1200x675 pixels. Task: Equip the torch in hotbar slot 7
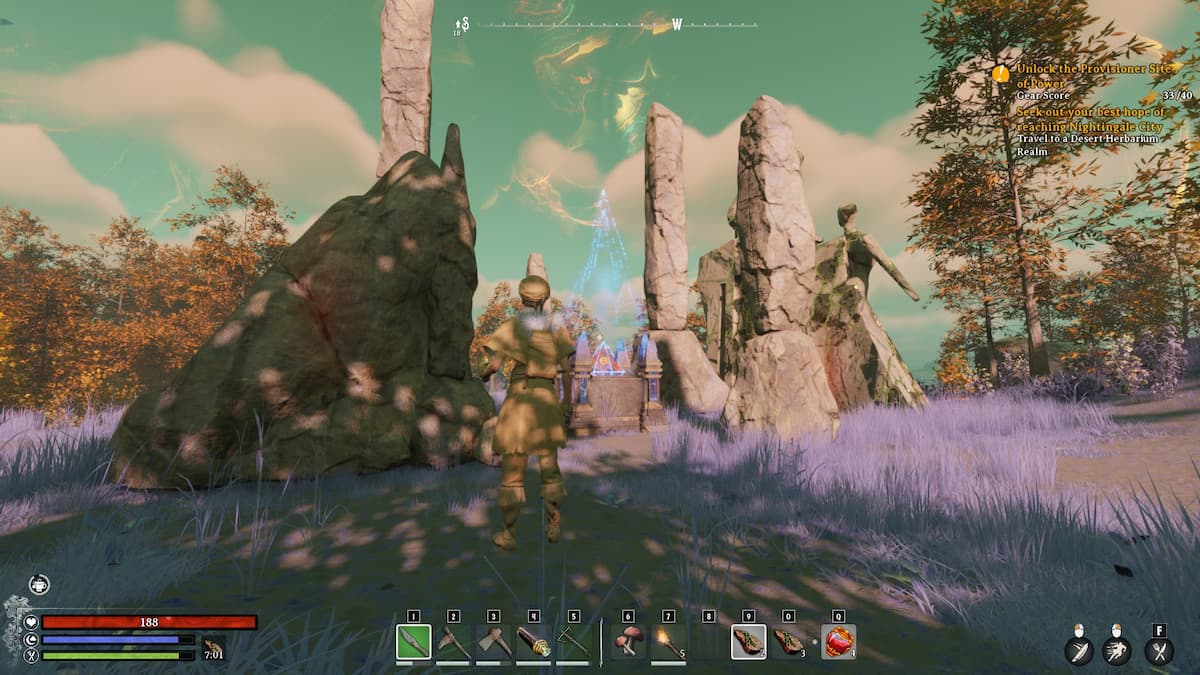pos(668,642)
